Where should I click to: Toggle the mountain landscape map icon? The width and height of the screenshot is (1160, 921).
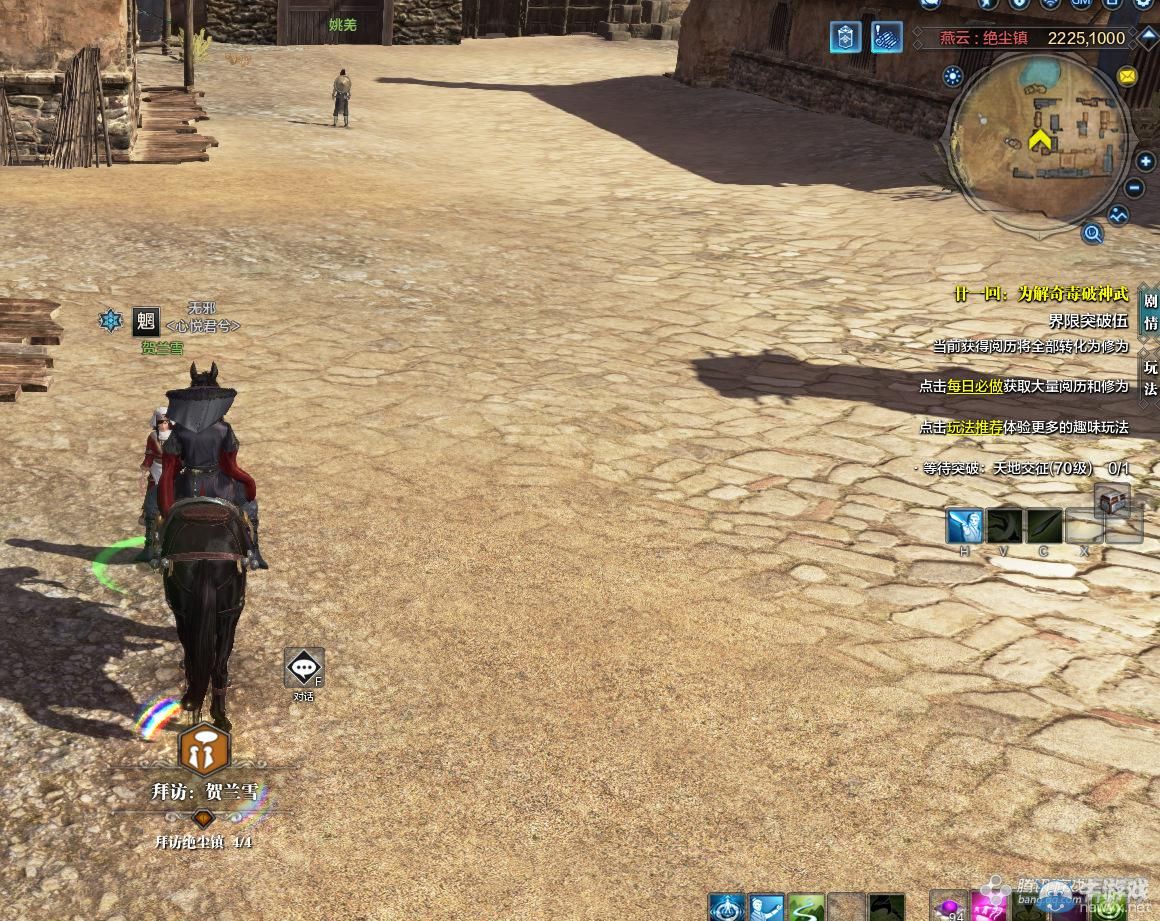pos(1118,214)
